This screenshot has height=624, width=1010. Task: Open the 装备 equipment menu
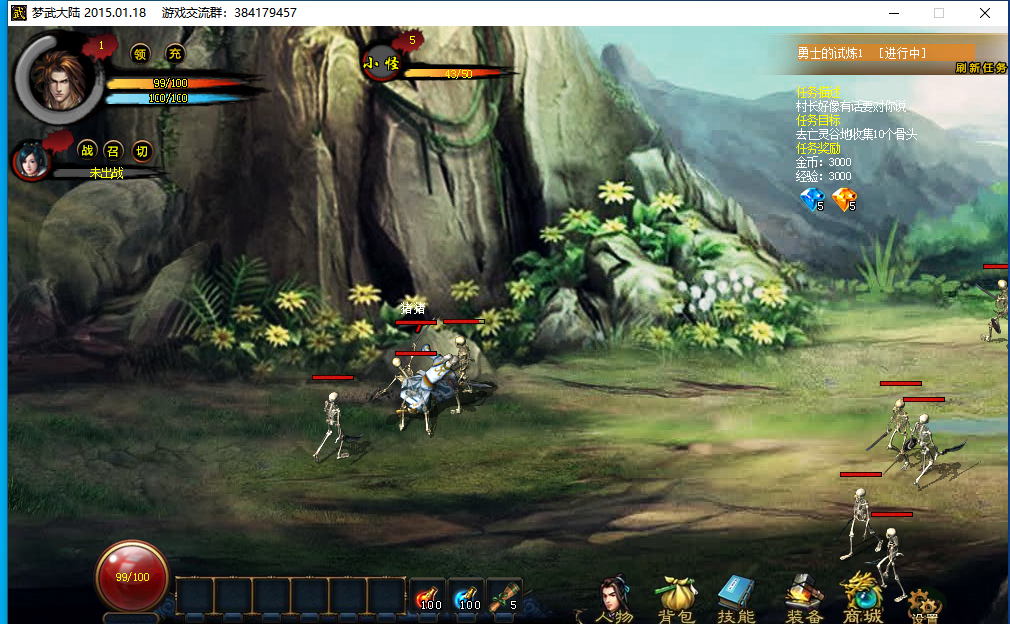803,599
